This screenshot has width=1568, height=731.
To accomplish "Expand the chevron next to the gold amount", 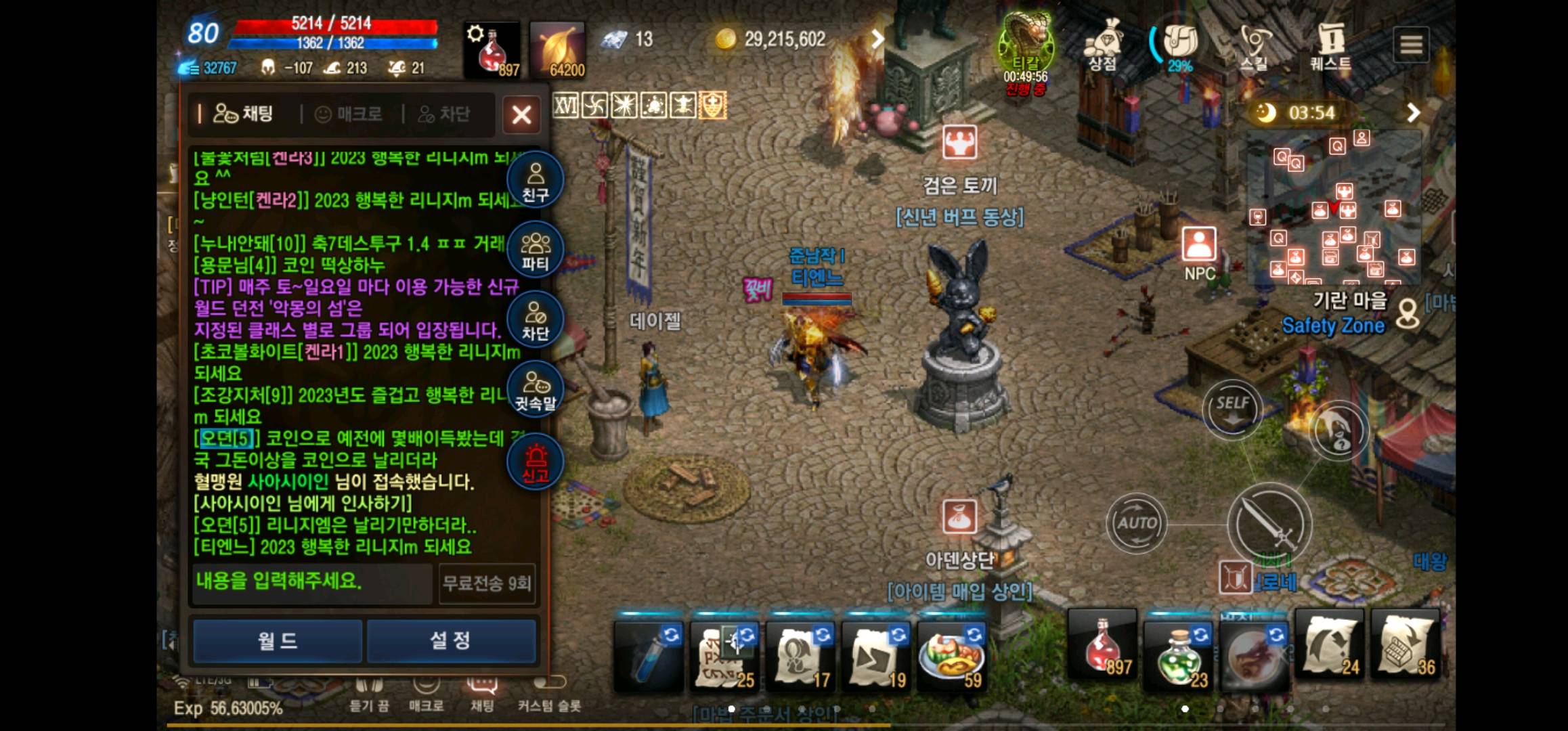I will [x=880, y=39].
